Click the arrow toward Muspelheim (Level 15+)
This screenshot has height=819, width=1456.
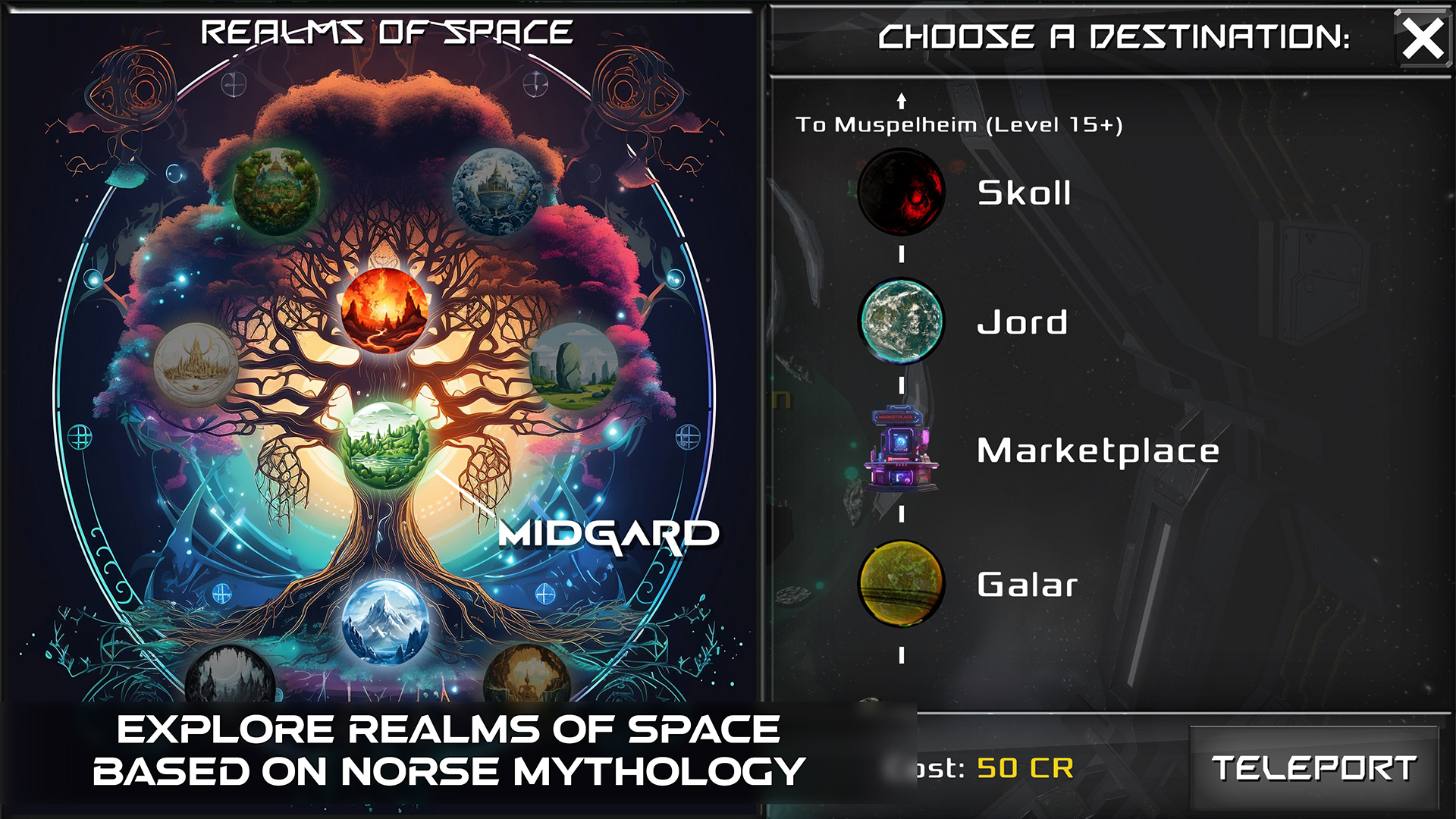pyautogui.click(x=901, y=99)
